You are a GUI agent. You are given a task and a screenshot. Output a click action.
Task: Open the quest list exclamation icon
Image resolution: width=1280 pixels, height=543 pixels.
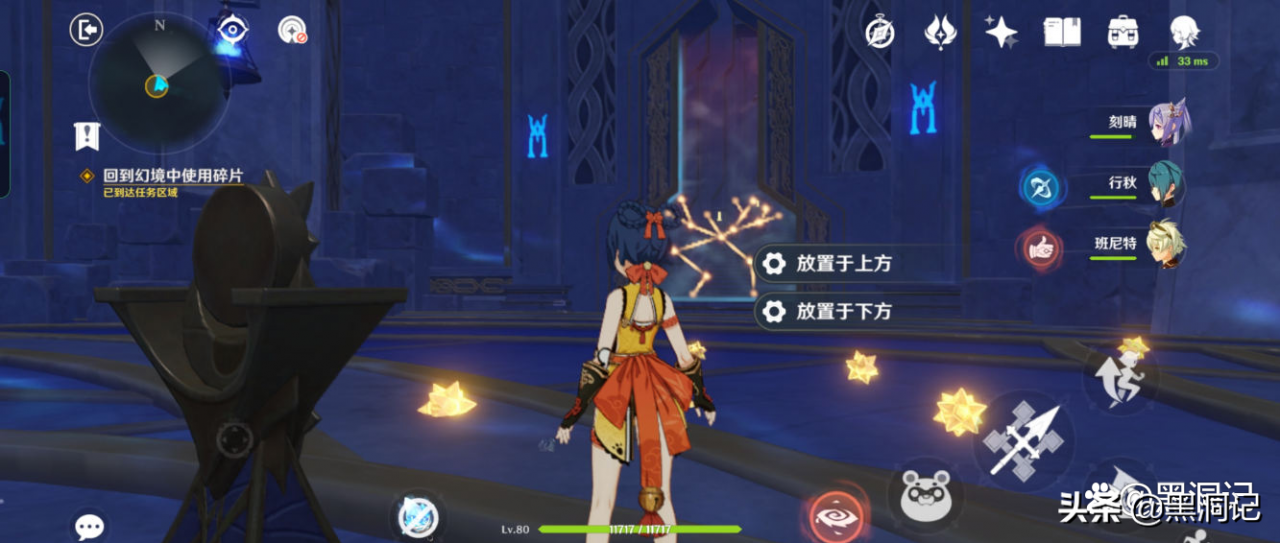pyautogui.click(x=87, y=135)
